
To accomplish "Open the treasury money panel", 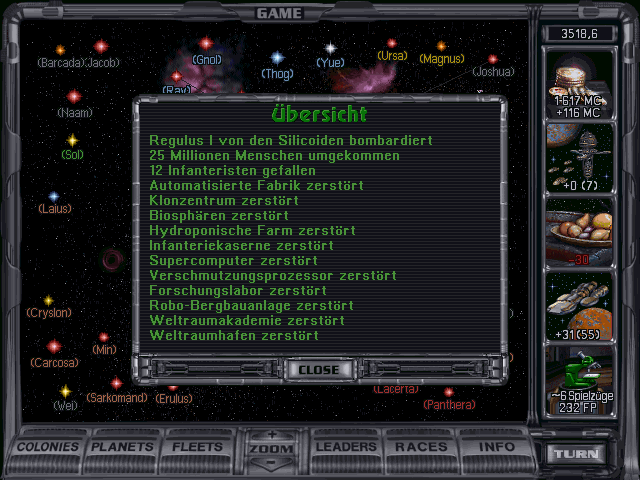I will [x=576, y=84].
